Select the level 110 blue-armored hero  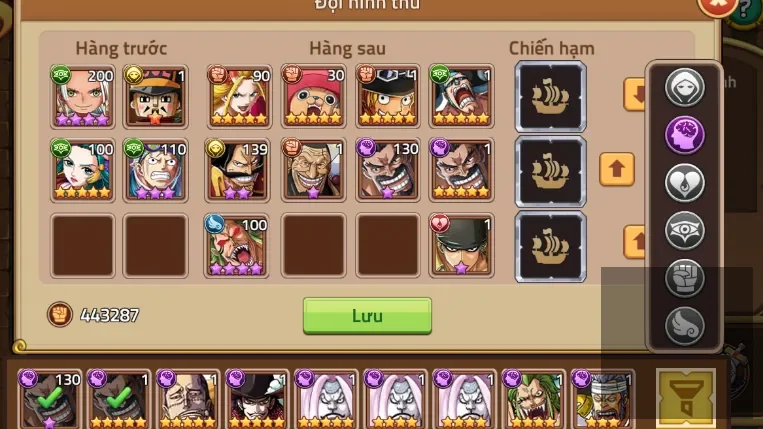click(x=157, y=170)
